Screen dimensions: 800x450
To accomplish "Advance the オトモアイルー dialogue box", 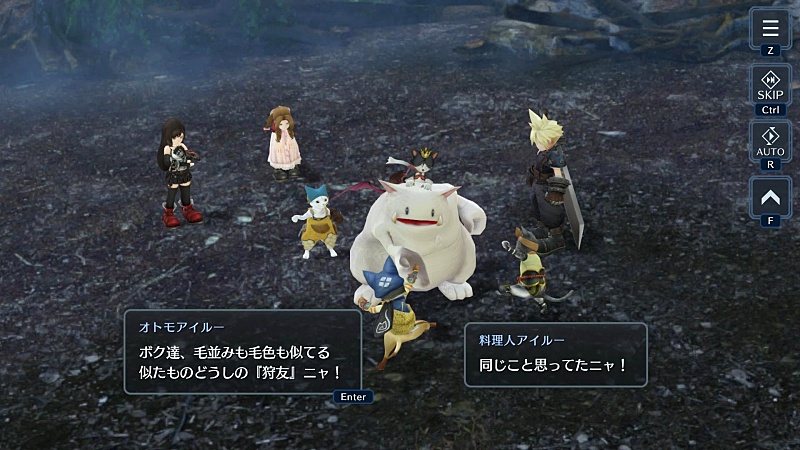I will (242, 351).
